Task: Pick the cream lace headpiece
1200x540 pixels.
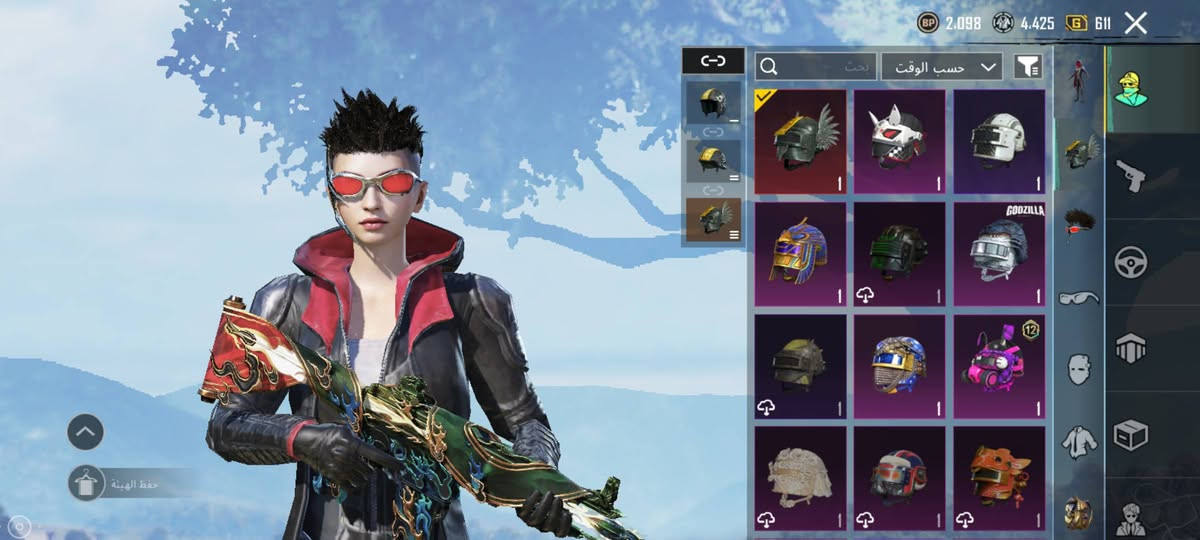Action: (800, 478)
